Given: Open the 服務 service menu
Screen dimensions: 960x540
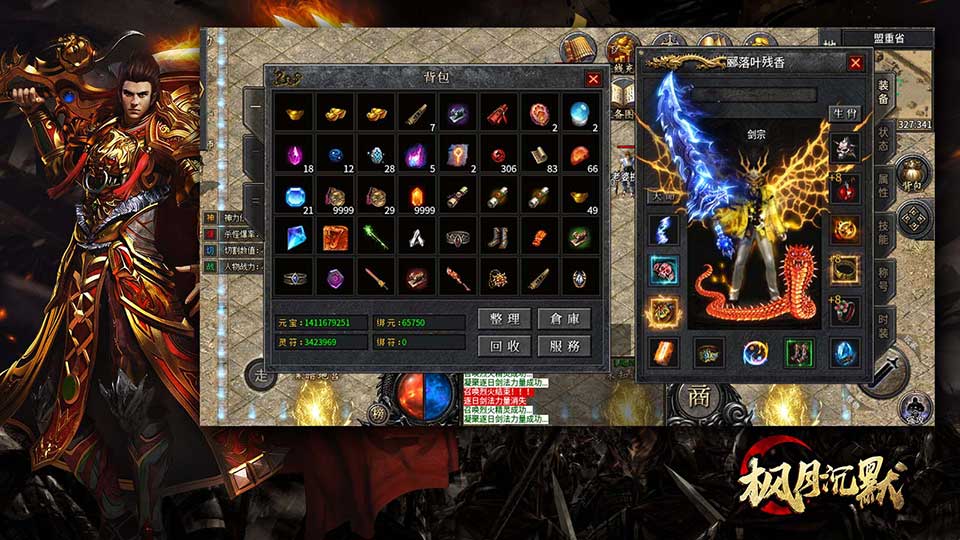Looking at the screenshot, I should tap(564, 346).
